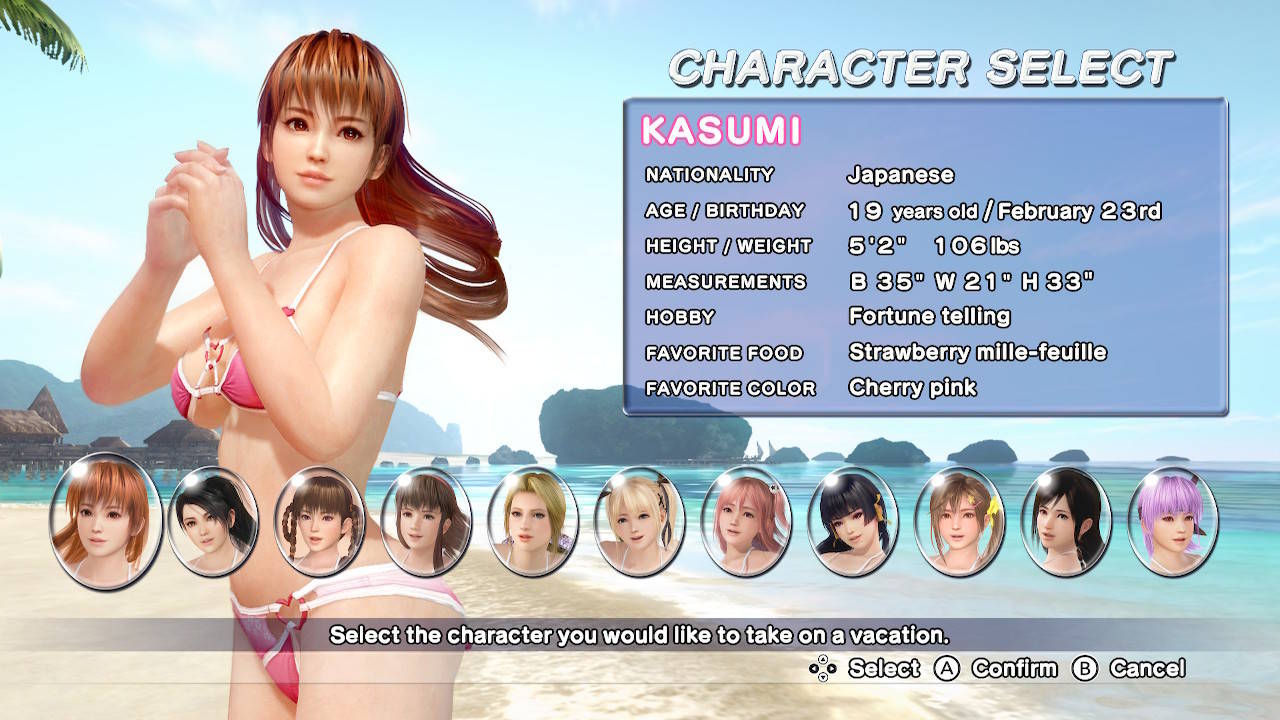This screenshot has height=720, width=1280.
Task: Choose the portrait with the black ponytail
Action: 212,522
